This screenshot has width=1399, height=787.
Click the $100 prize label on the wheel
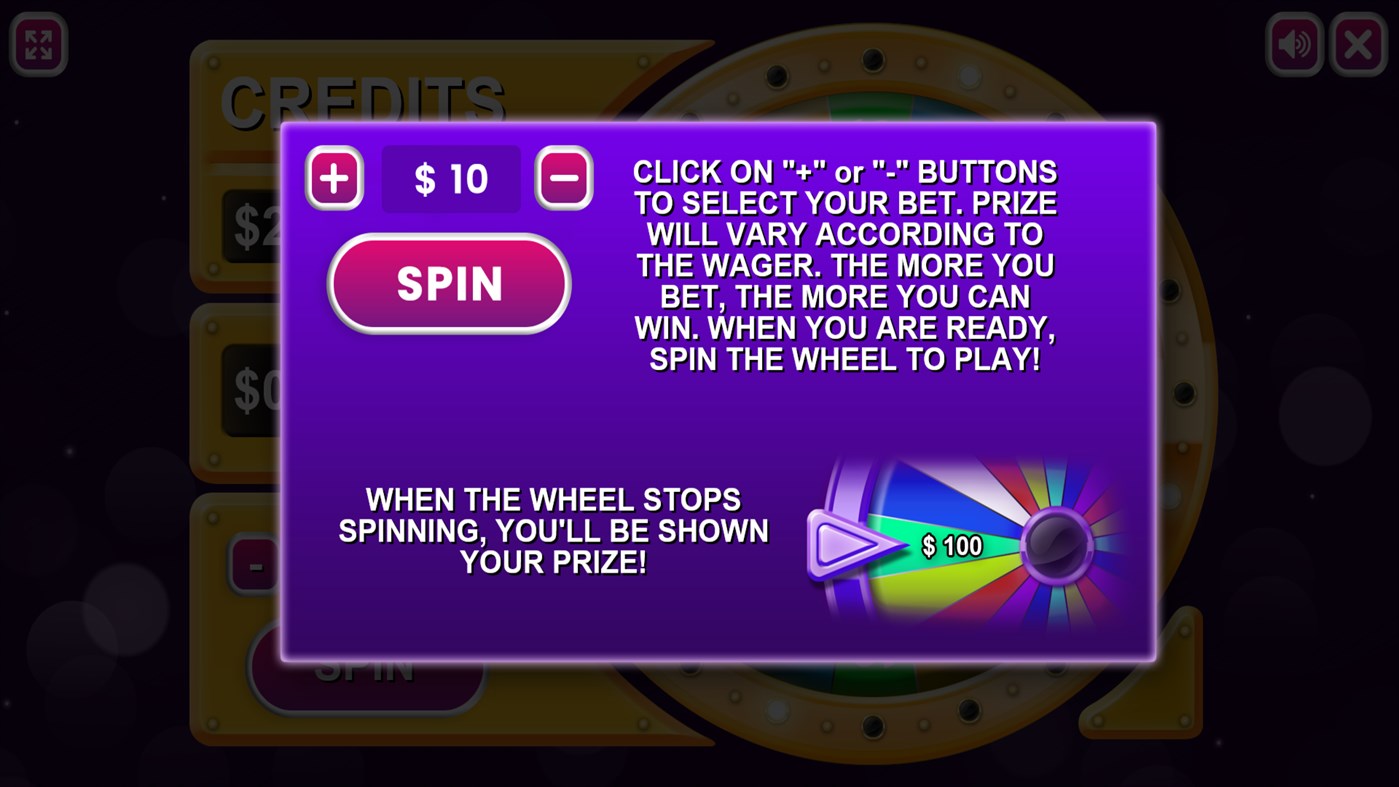[x=950, y=545]
